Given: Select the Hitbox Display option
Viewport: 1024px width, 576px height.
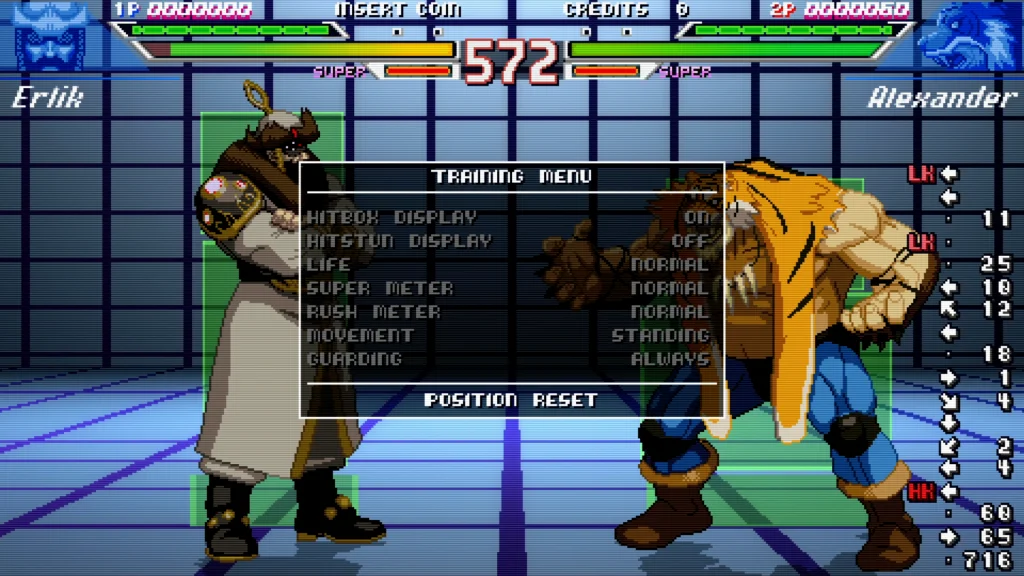Looking at the screenshot, I should 392,217.
